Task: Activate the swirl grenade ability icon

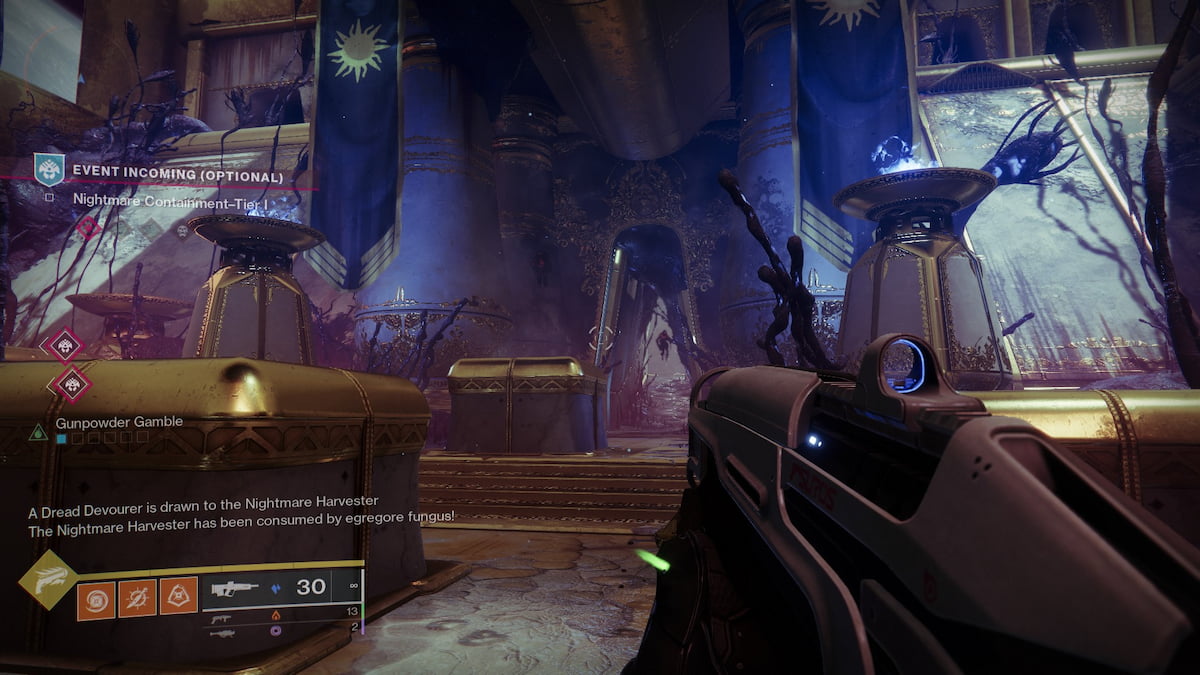Action: 96,599
